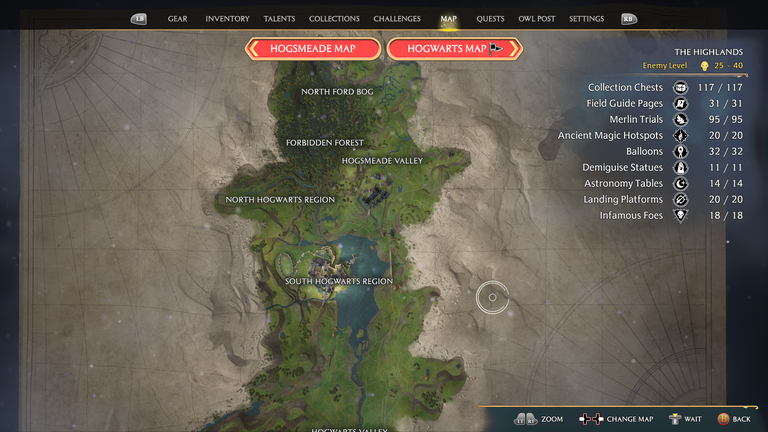Switch to the Hogsmeade Map

313,49
